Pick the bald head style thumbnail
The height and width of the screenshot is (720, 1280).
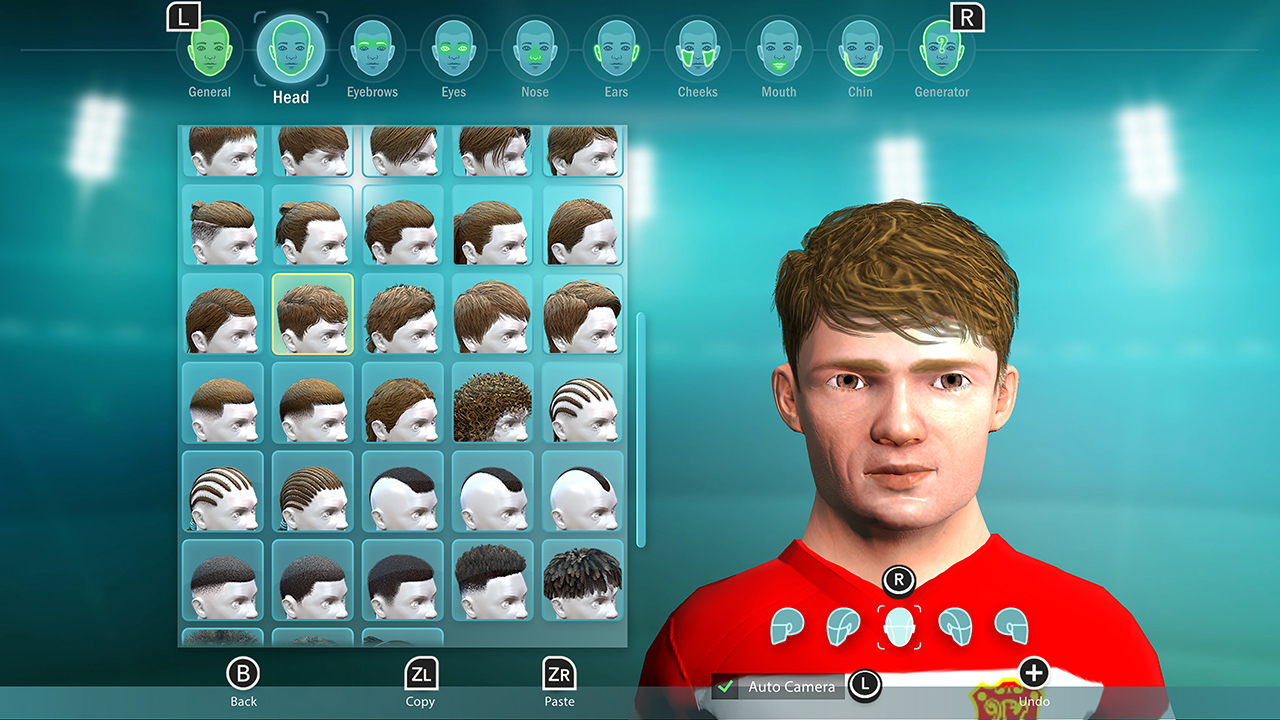click(x=582, y=490)
